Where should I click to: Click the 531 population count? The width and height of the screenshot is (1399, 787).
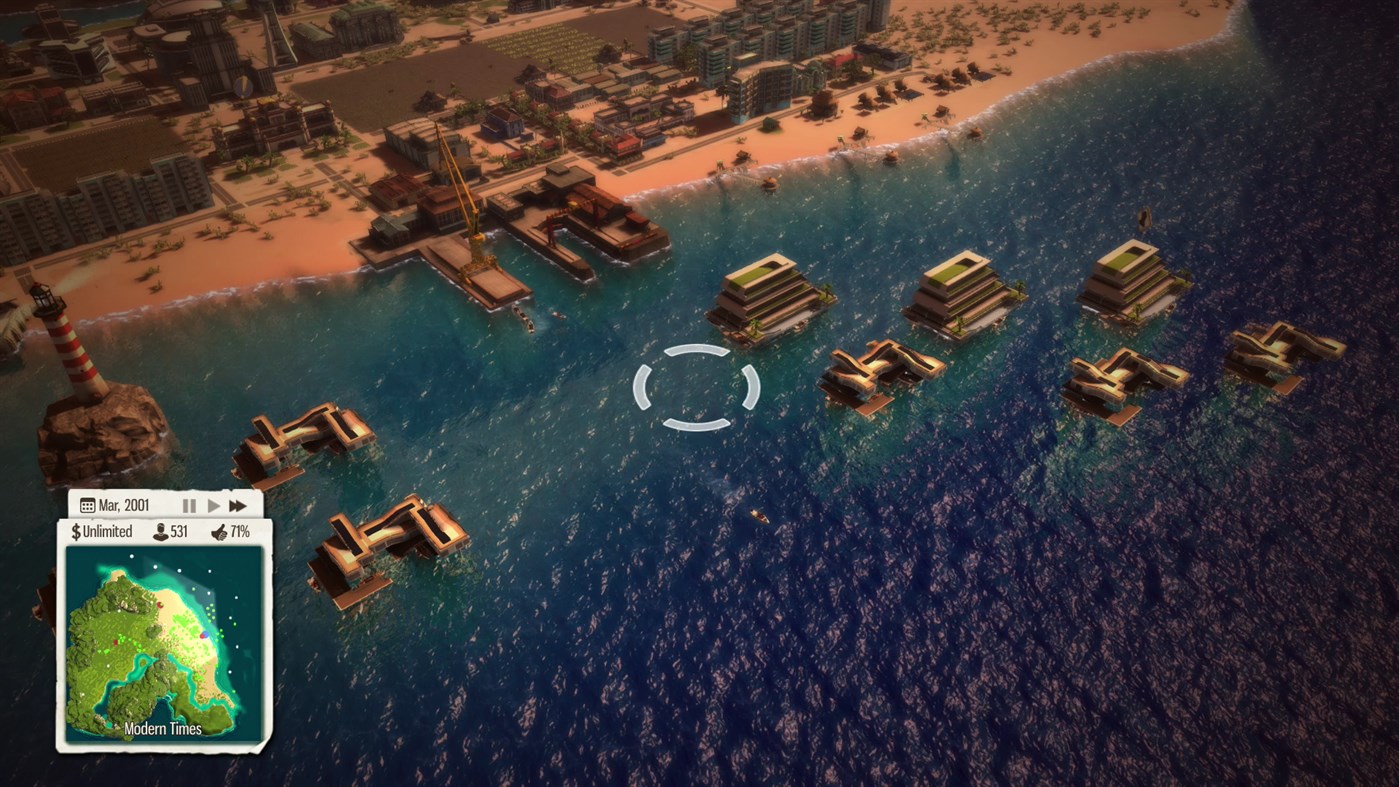[180, 531]
